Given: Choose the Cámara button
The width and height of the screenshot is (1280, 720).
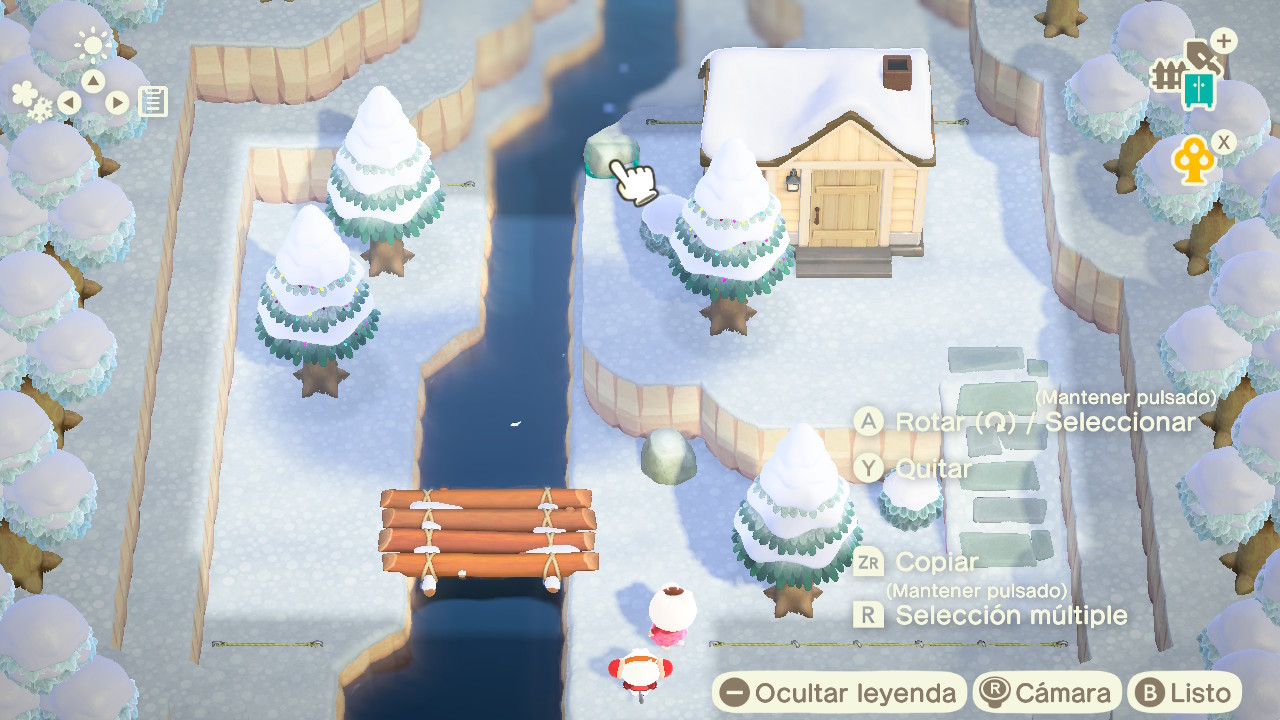Looking at the screenshot, I should pyautogui.click(x=1047, y=693).
